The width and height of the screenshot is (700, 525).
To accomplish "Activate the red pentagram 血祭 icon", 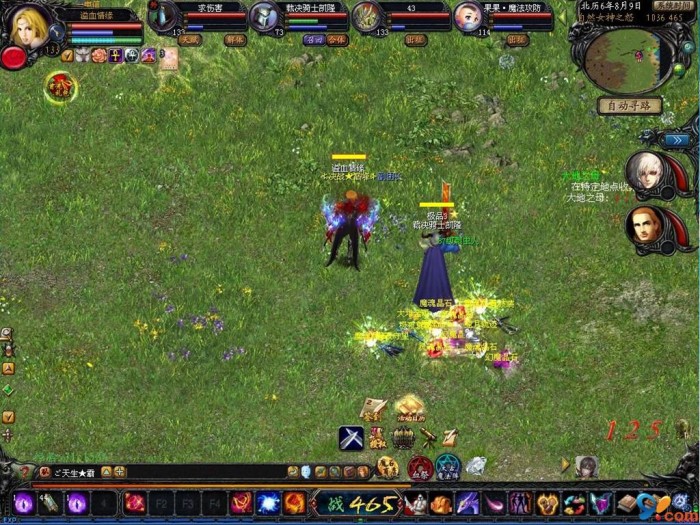I will coord(420,467).
